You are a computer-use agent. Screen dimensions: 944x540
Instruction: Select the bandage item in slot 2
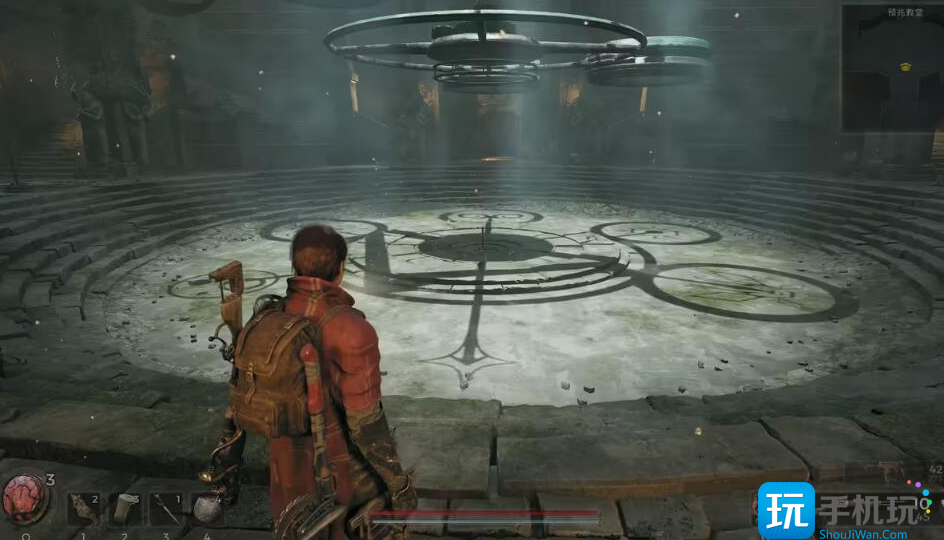tap(125, 508)
